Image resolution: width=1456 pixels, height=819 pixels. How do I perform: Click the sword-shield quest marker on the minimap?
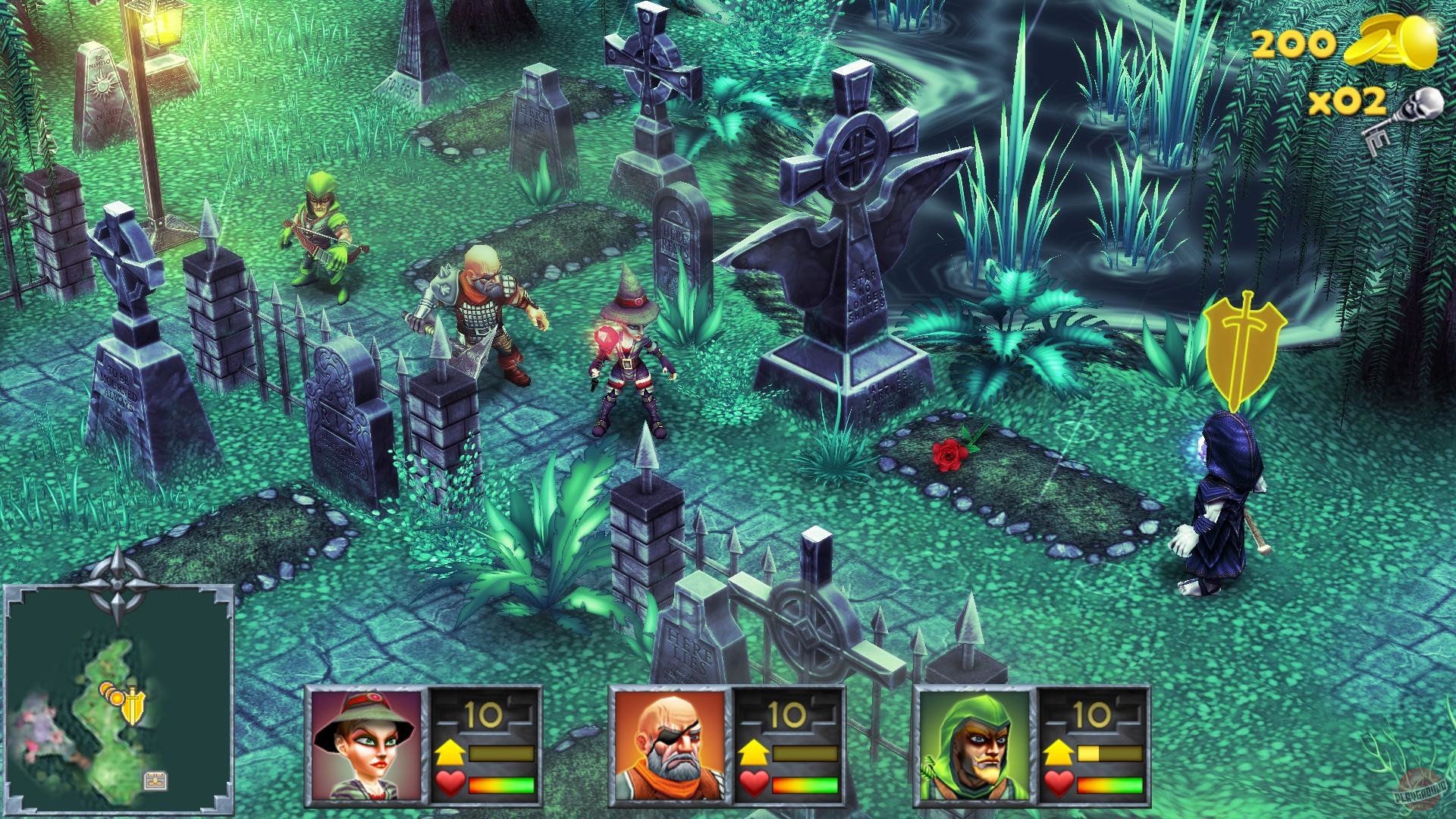tap(133, 707)
